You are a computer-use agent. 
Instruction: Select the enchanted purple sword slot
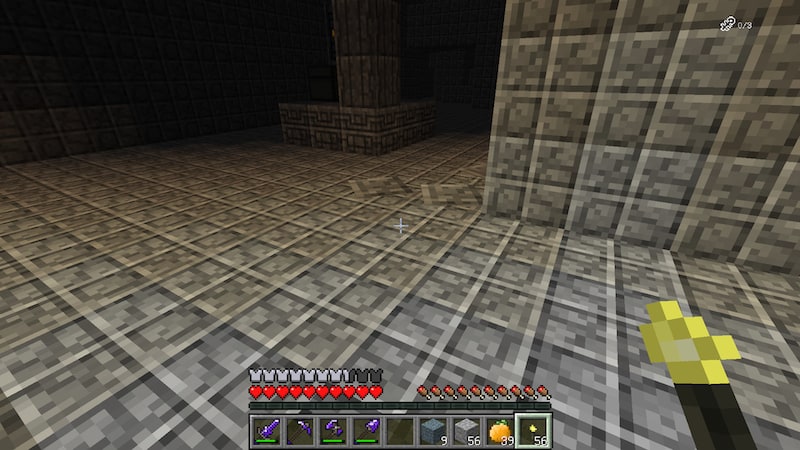pos(267,431)
